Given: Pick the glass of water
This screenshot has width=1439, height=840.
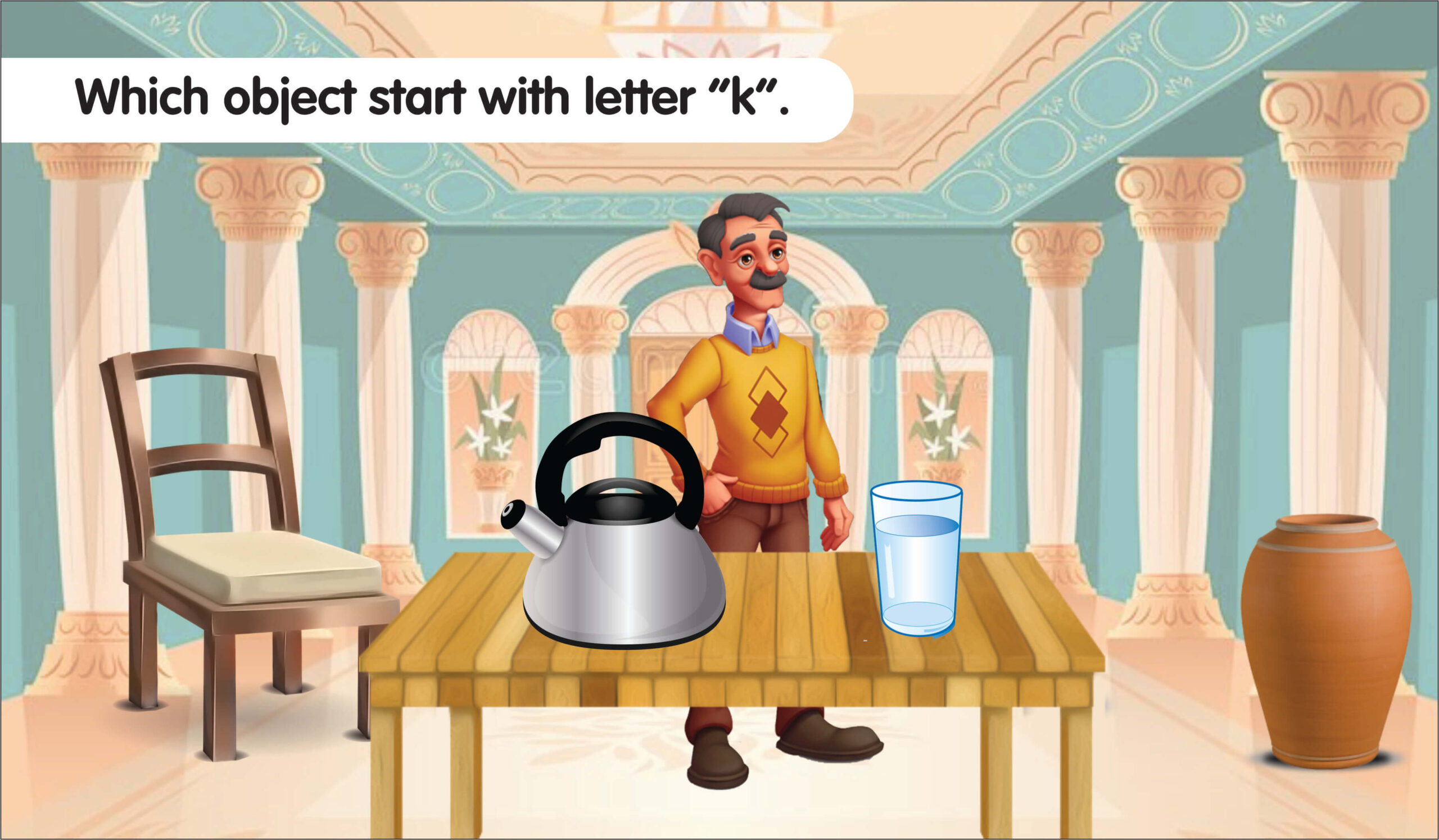Looking at the screenshot, I should point(916,559).
